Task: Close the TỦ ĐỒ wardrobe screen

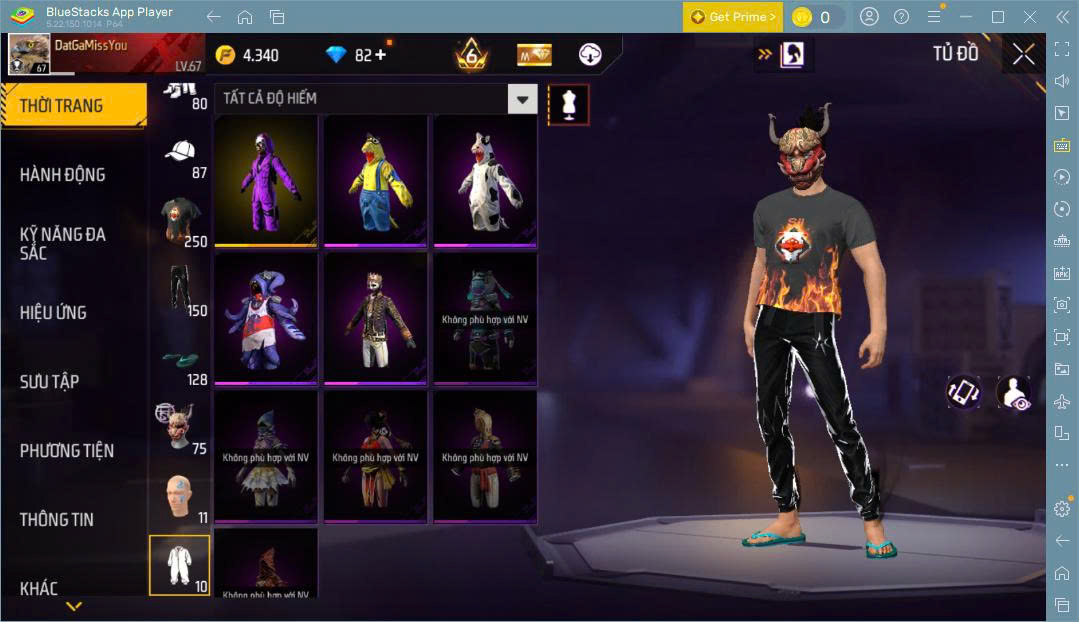Action: click(1023, 54)
